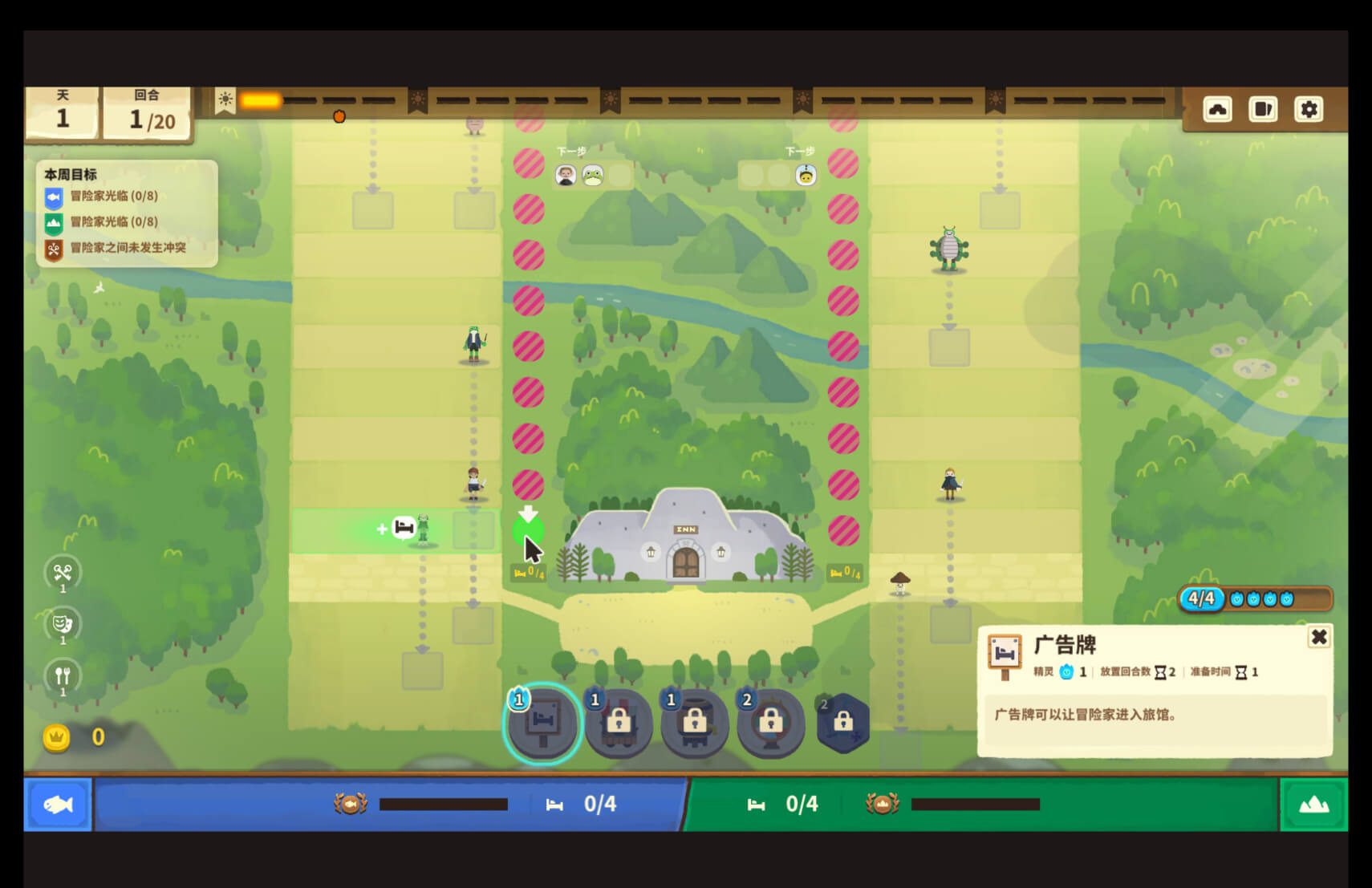
Task: Click the screenshot/photo icon in top-right bar
Action: [1217, 109]
